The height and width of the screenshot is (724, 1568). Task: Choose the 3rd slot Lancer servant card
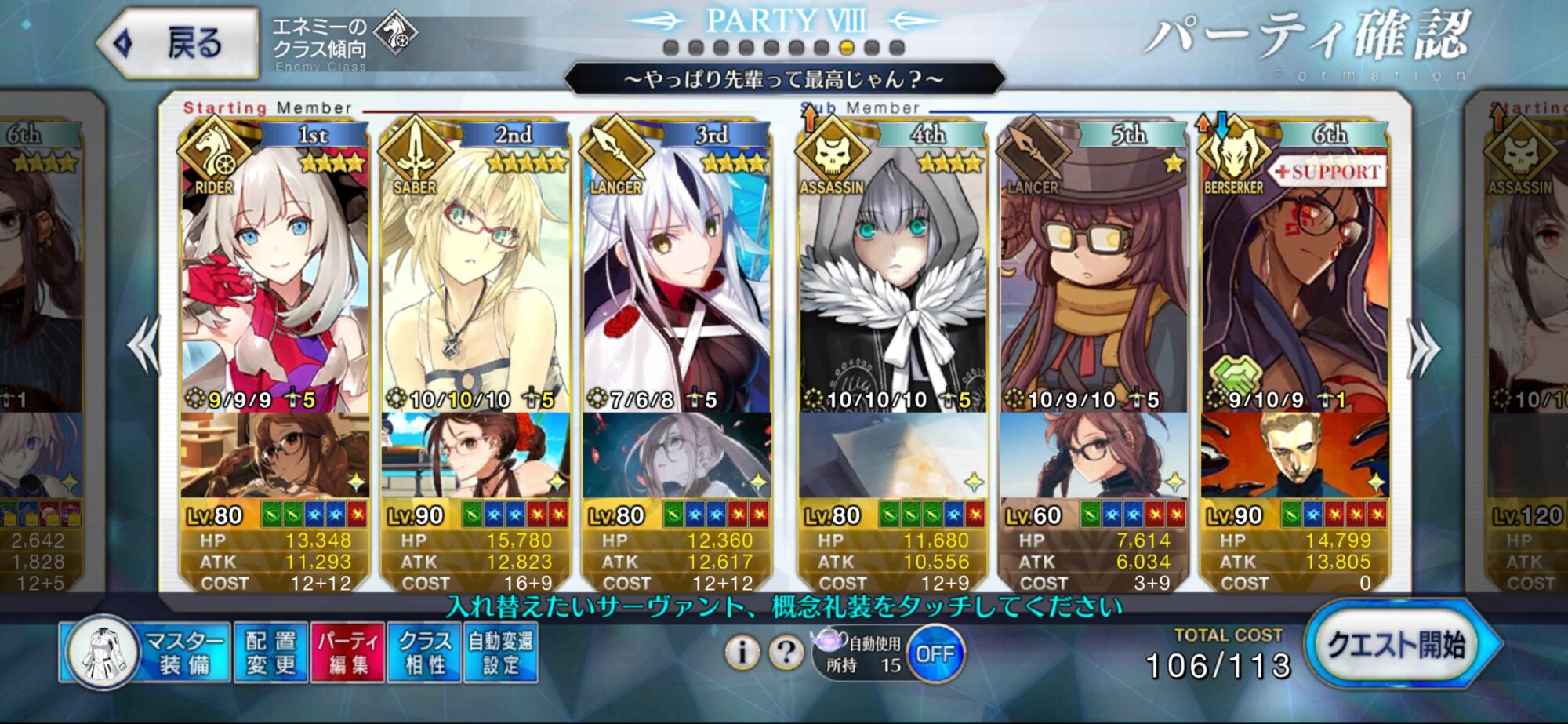(x=676, y=275)
